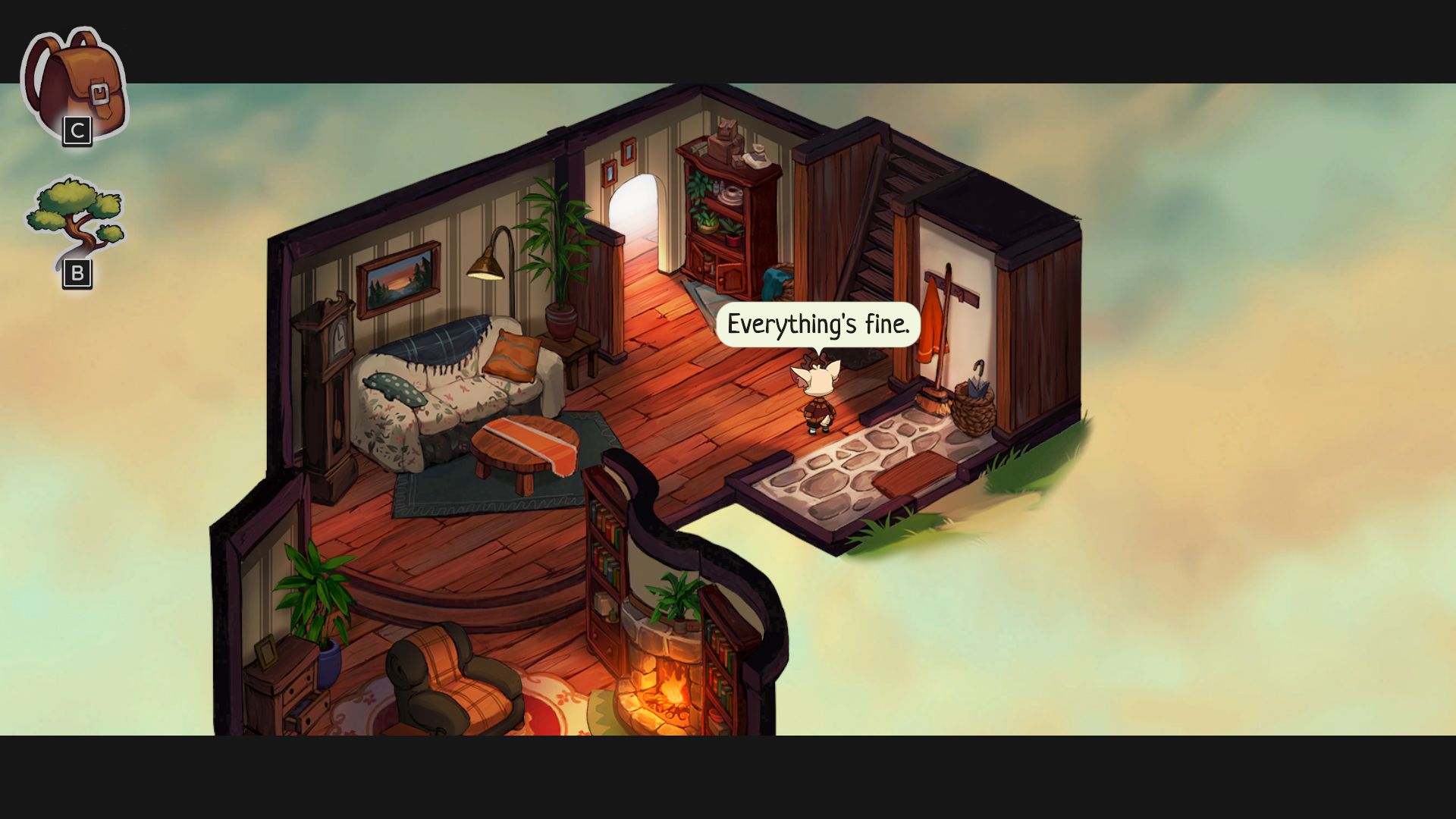Select the potted palm plant near the doorway
Image resolution: width=1456 pixels, height=819 pixels.
click(557, 250)
